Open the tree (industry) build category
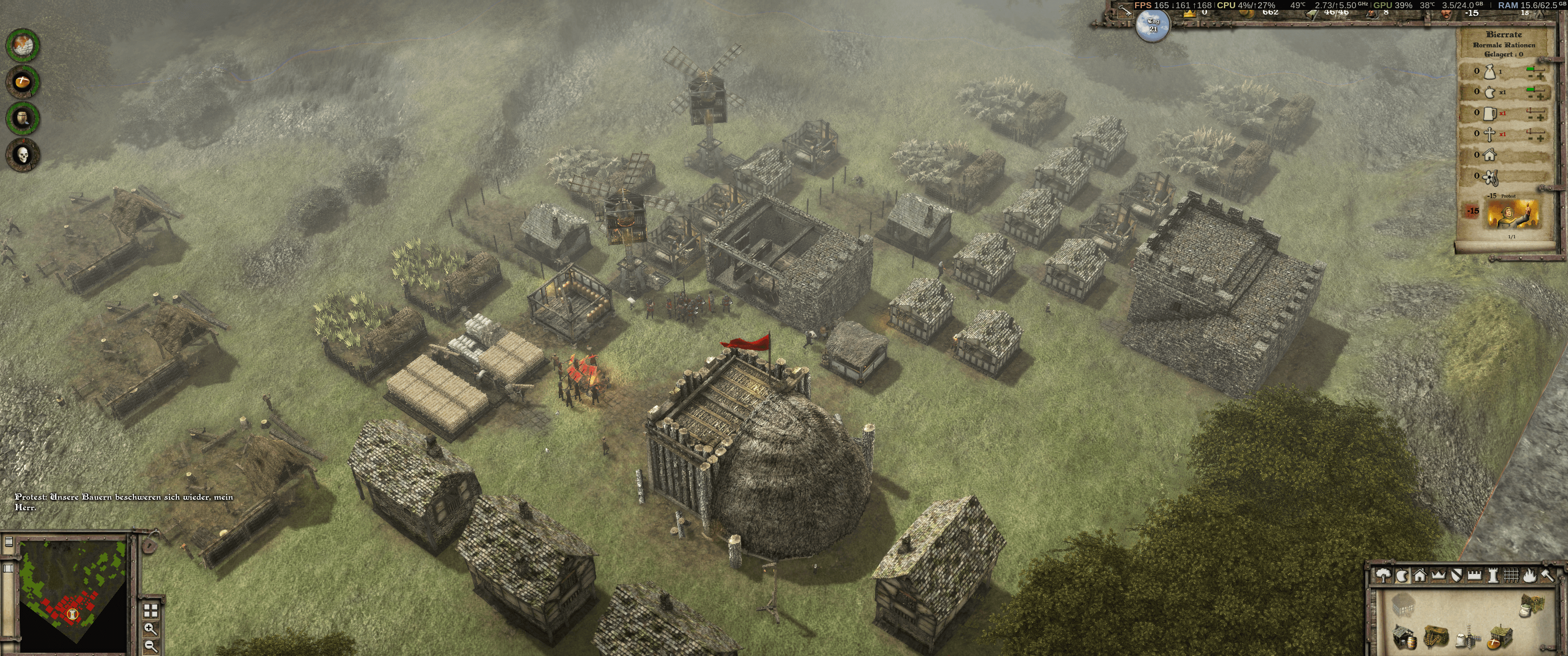Screen dimensions: 1568x656 pos(1383,576)
